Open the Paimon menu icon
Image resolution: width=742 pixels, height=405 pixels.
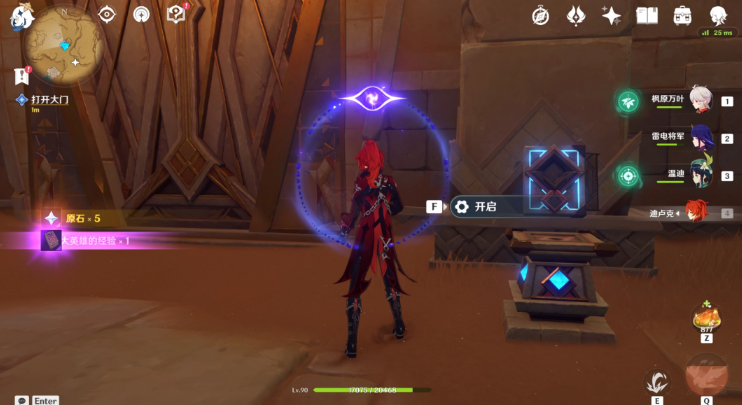pyautogui.click(x=21, y=19)
